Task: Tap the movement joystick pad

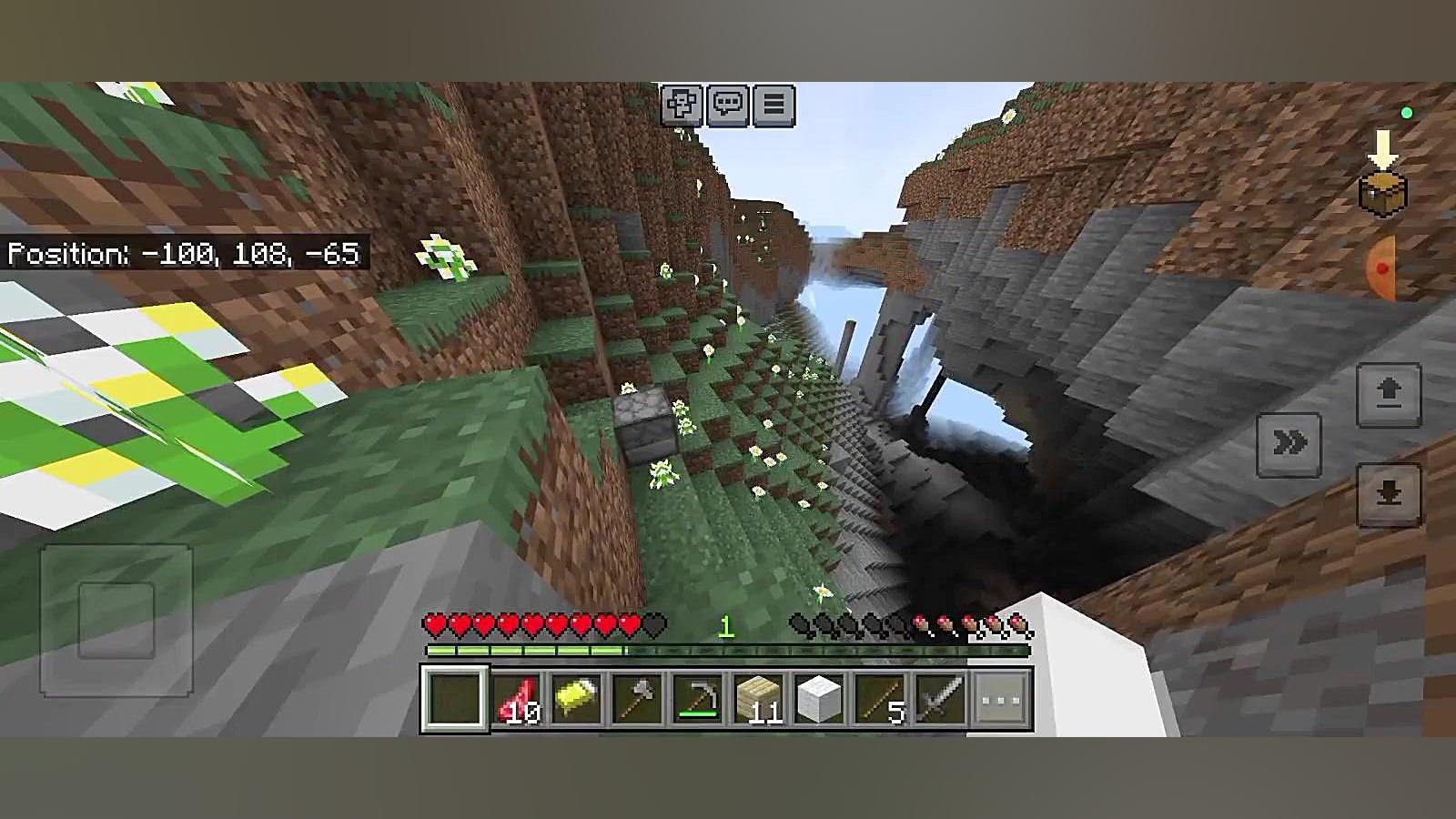Action: pyautogui.click(x=116, y=621)
